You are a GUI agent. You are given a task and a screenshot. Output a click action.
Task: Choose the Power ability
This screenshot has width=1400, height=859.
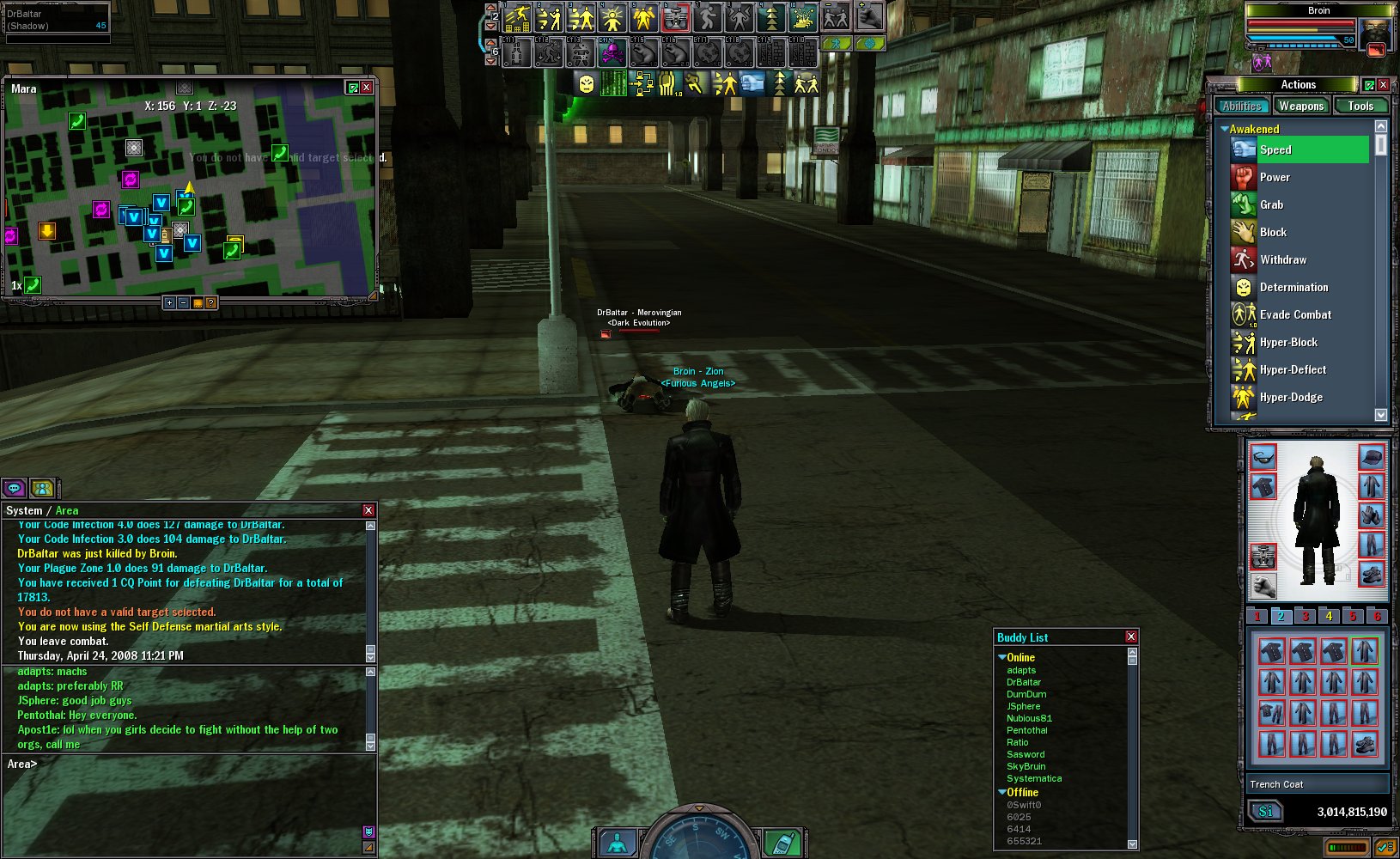1275,177
